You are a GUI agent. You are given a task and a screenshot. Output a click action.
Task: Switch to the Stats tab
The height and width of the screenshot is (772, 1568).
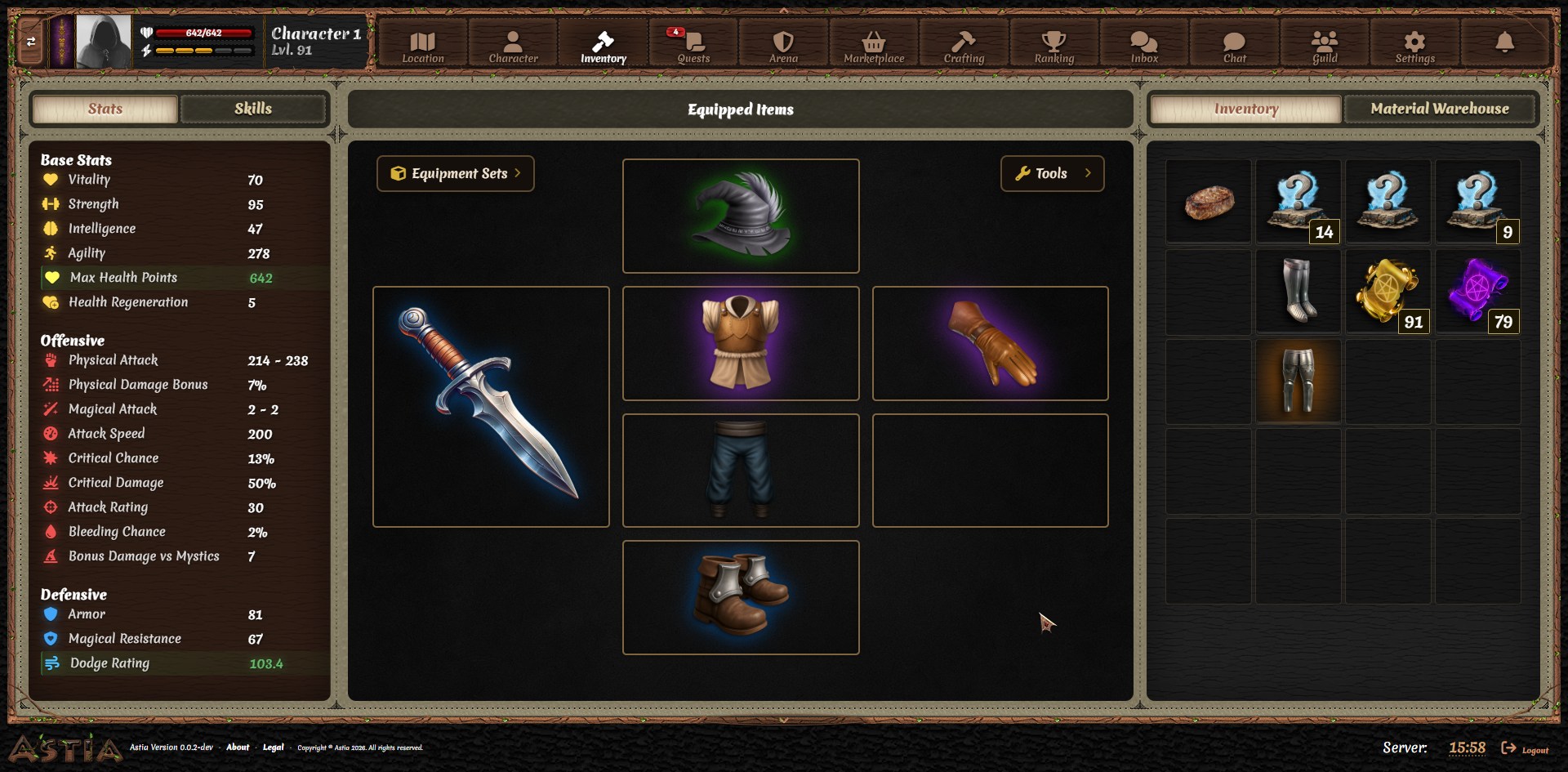tap(105, 109)
